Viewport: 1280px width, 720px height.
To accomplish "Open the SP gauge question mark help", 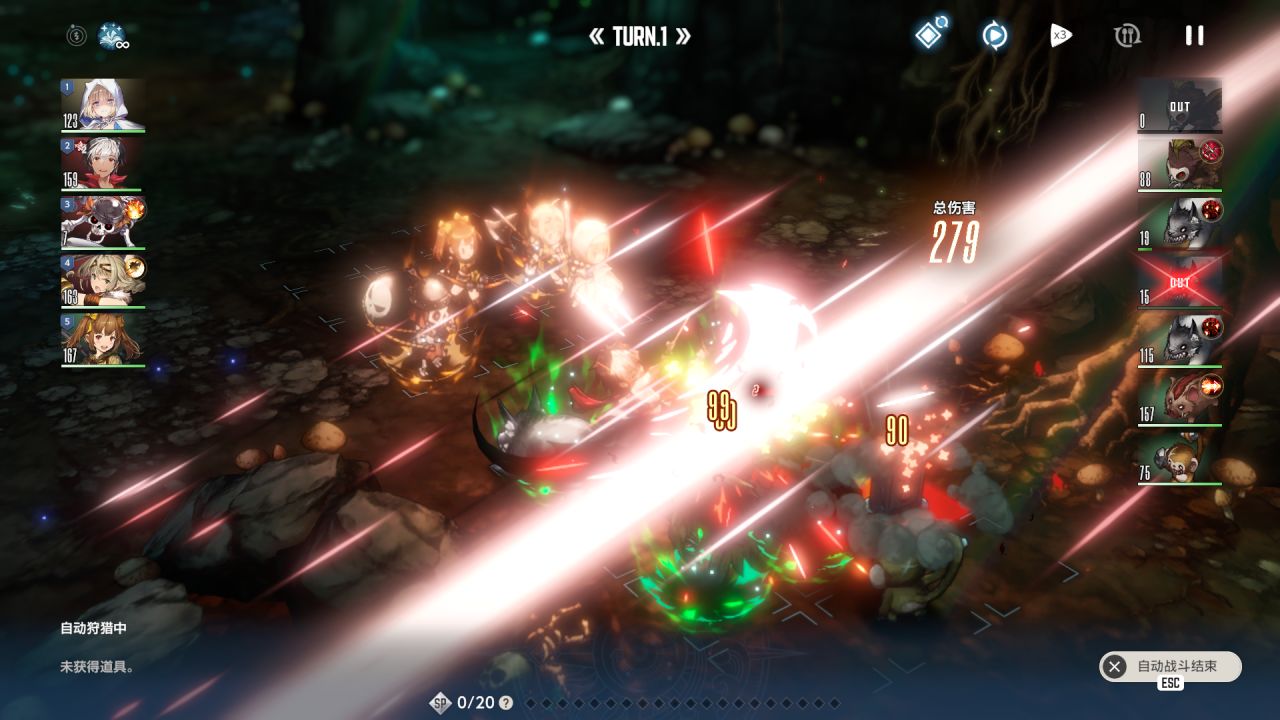I will pyautogui.click(x=506, y=703).
